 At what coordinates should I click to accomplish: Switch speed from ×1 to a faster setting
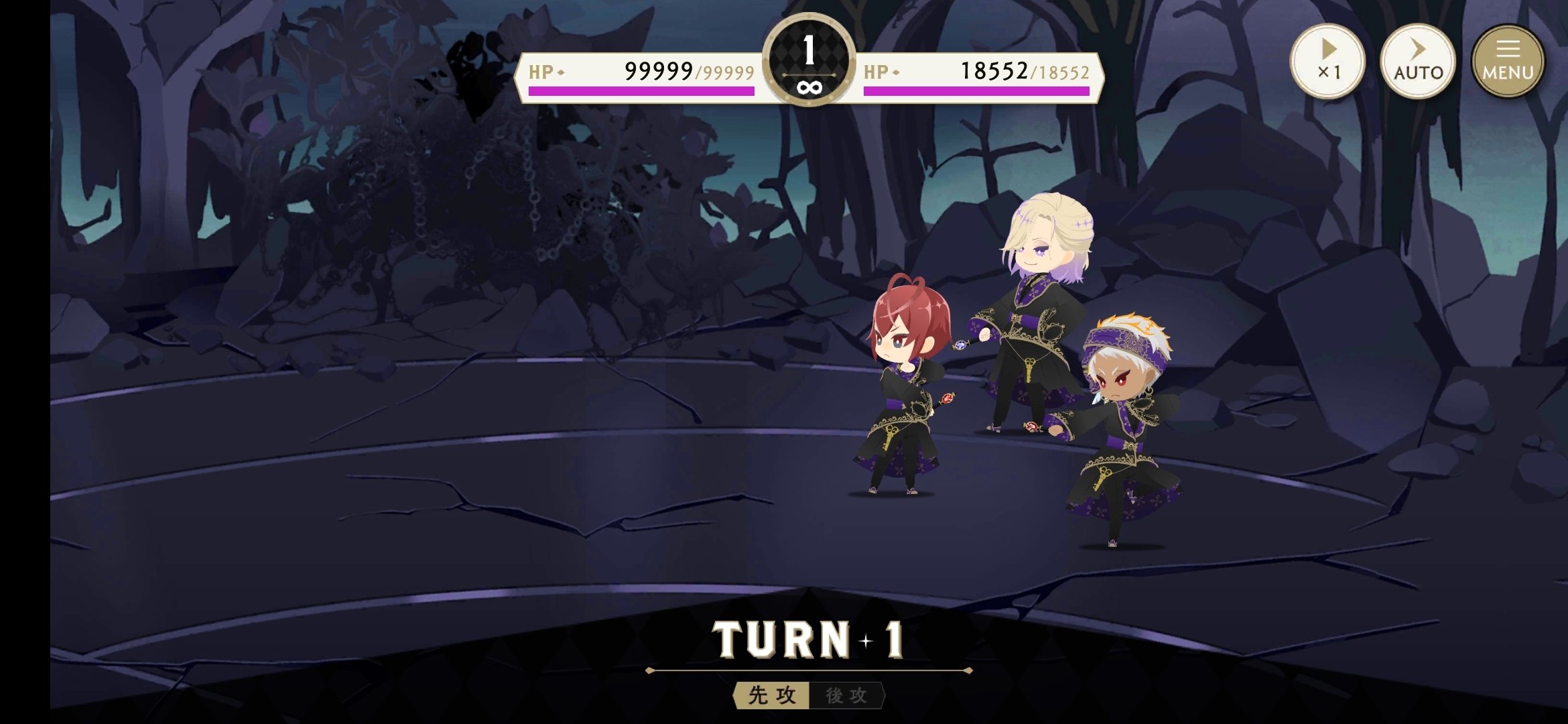[x=1328, y=62]
